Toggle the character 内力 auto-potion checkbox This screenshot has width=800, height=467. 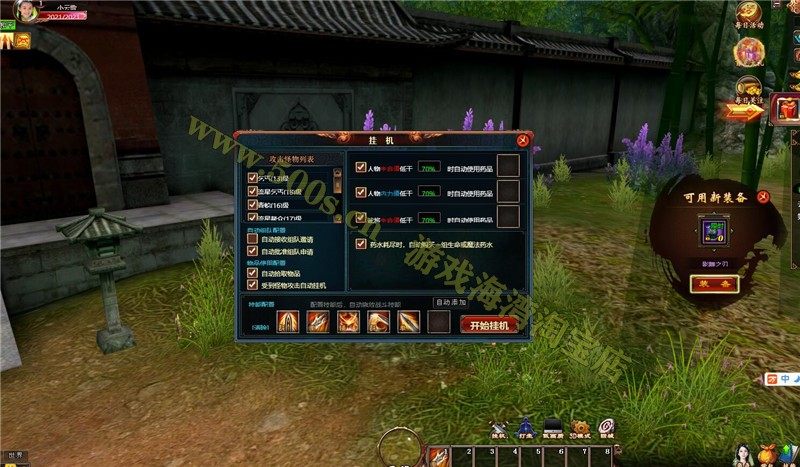click(361, 192)
